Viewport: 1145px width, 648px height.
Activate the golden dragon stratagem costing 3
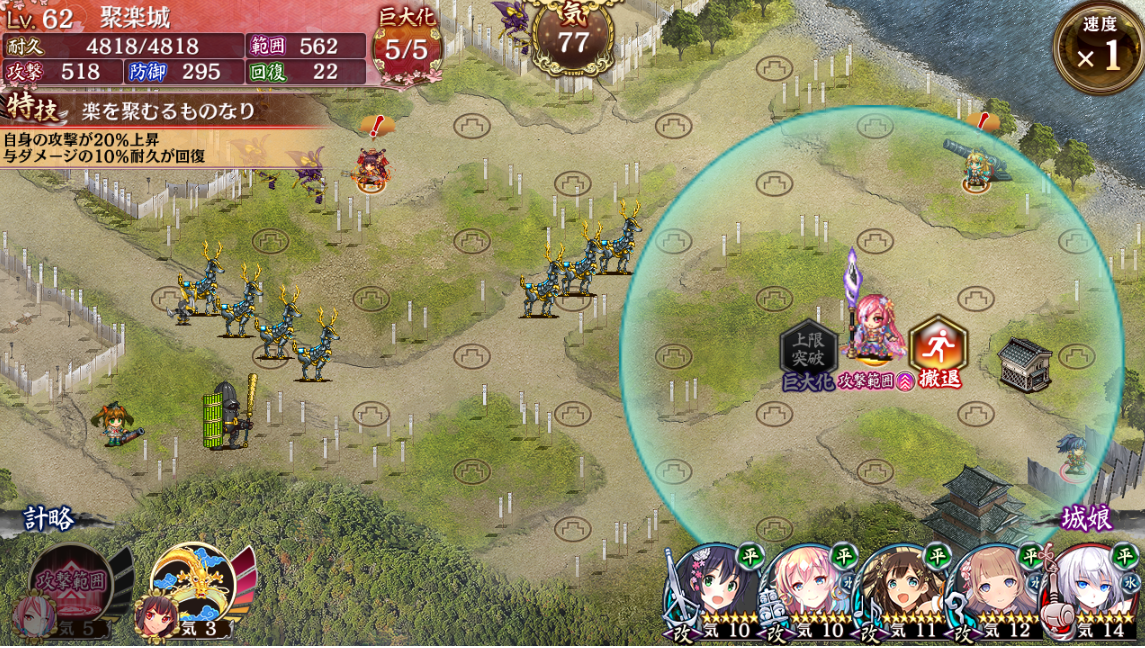pos(195,587)
